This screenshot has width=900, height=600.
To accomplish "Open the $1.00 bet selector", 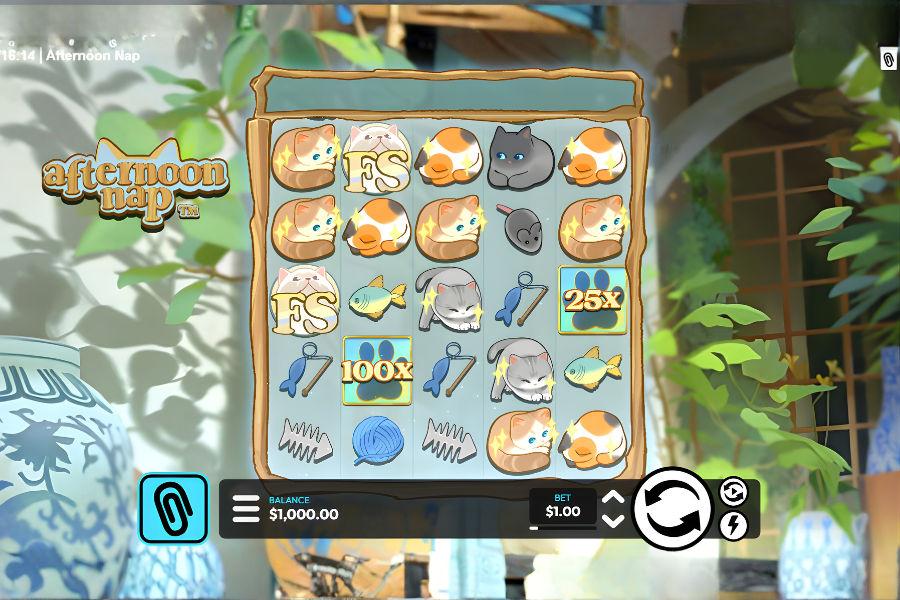I will 562,506.
